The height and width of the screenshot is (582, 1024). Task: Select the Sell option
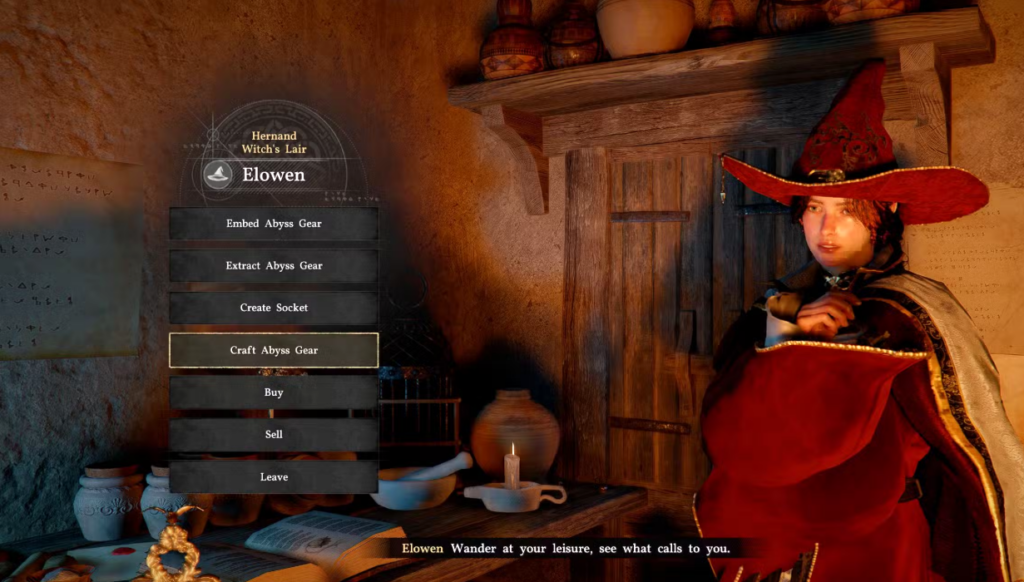pyautogui.click(x=273, y=435)
